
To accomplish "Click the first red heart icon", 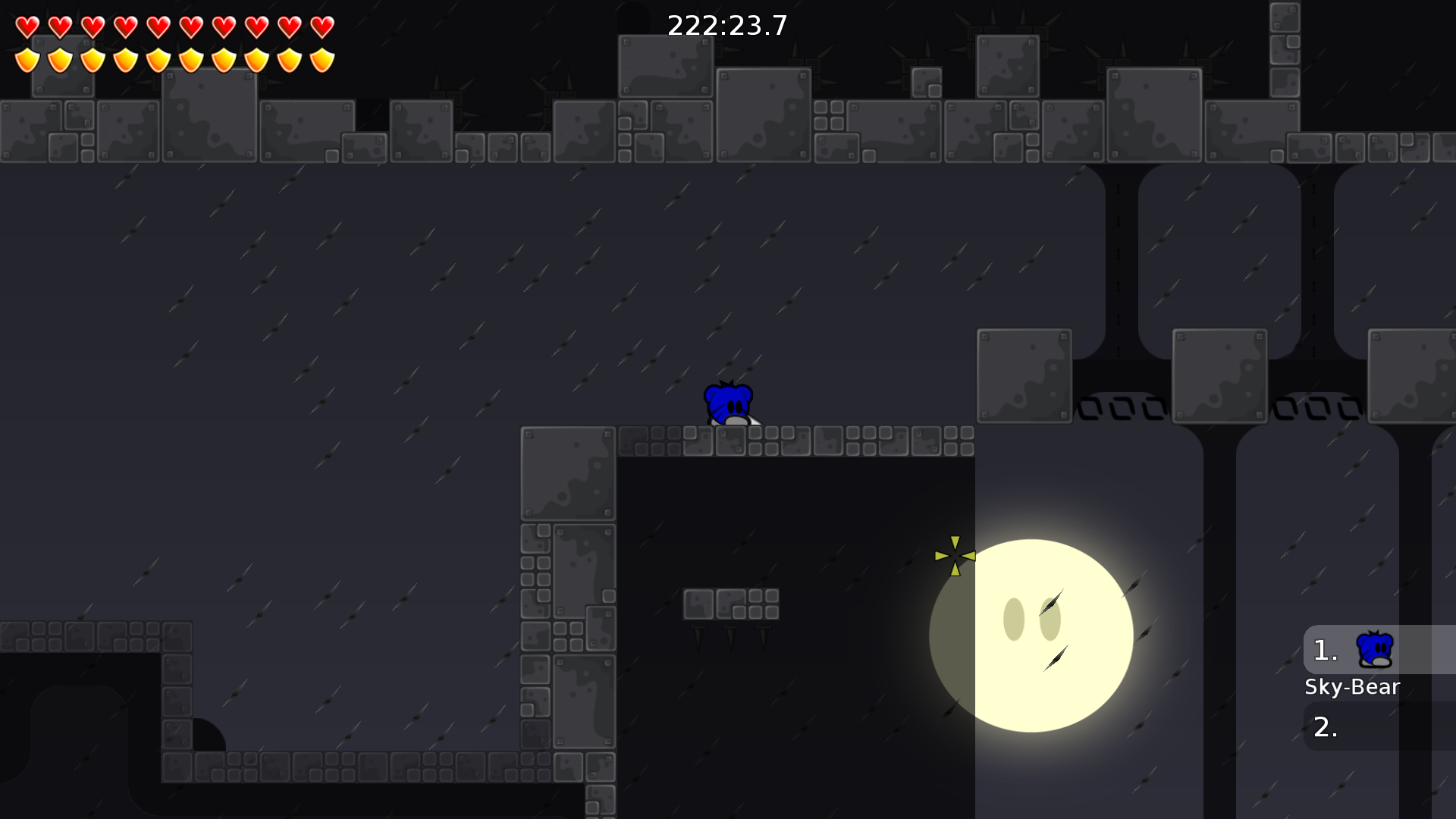I will 26,27.
